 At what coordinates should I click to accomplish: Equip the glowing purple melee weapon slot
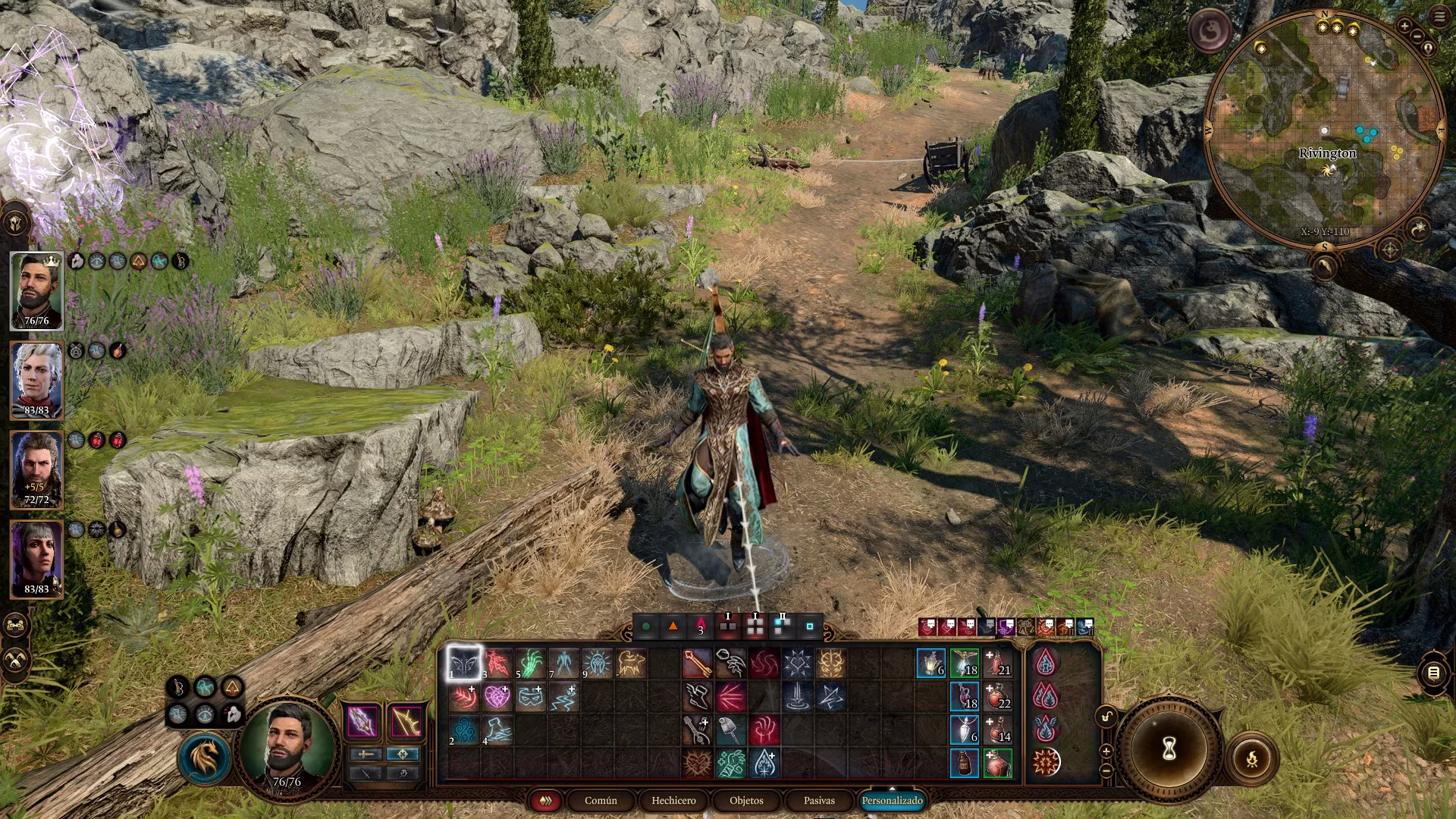click(x=362, y=721)
